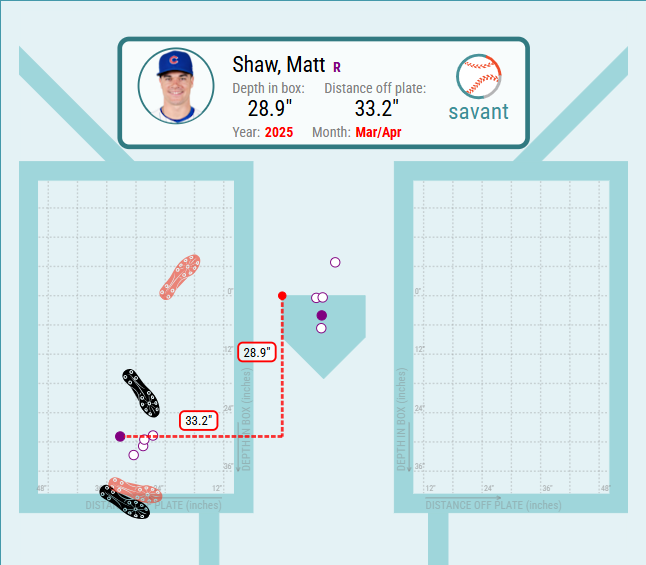
Task: Change the year value 2025
Action: pyautogui.click(x=279, y=132)
